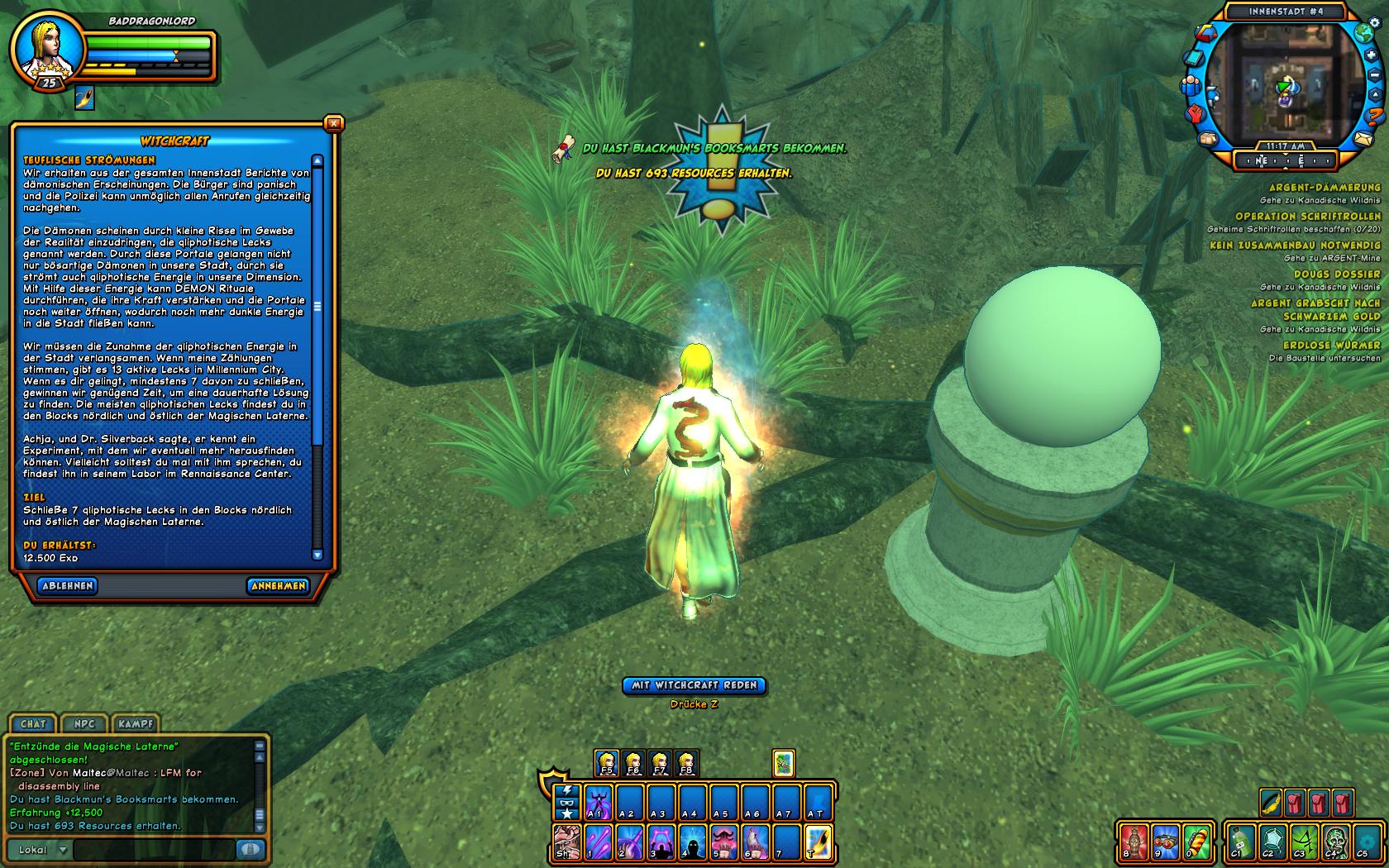1389x868 pixels.
Task: Activate the goggles device in slot 9
Action: (1165, 842)
